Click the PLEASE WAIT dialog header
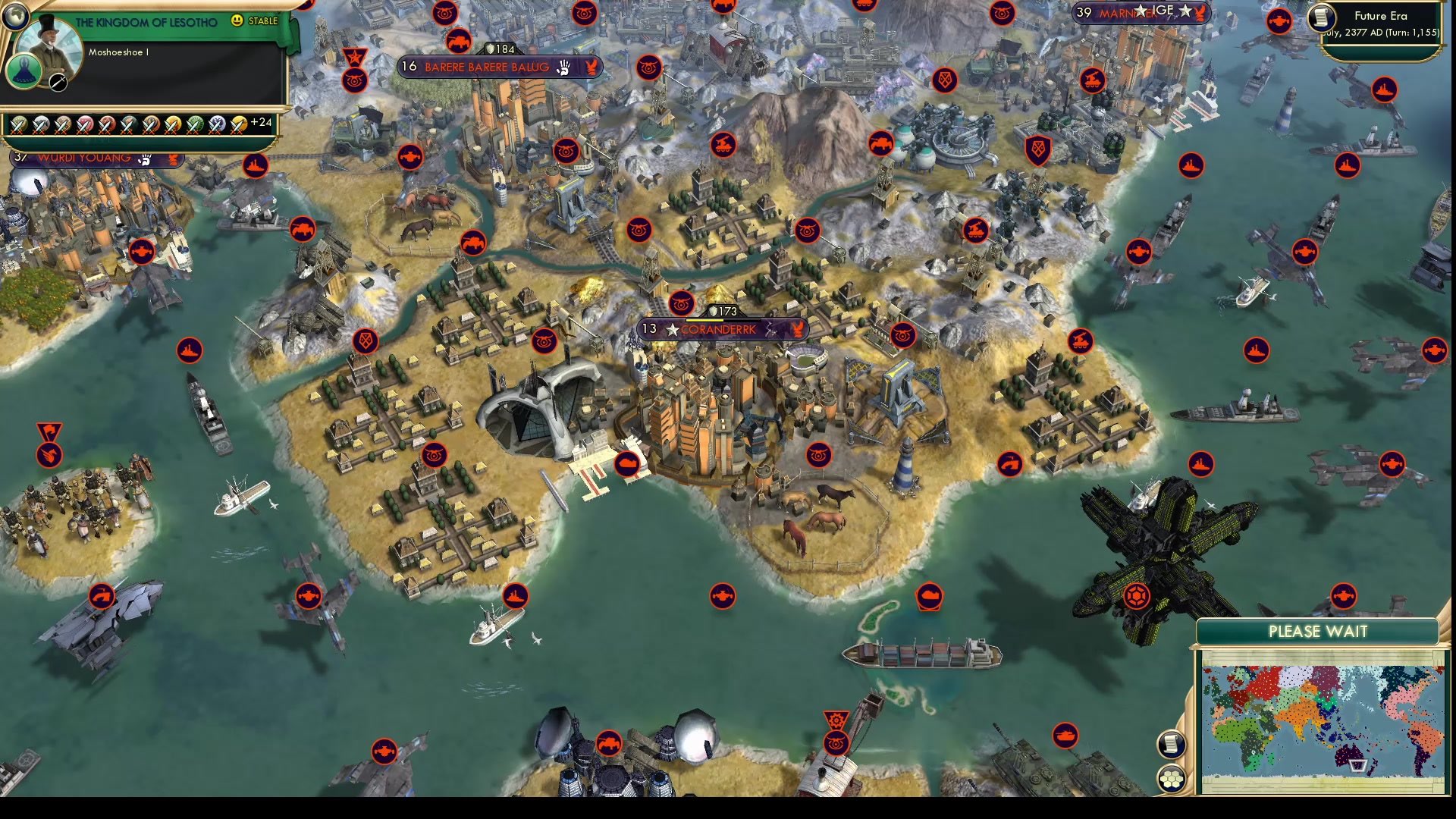Screen dimensions: 1456x819 [x=1319, y=632]
